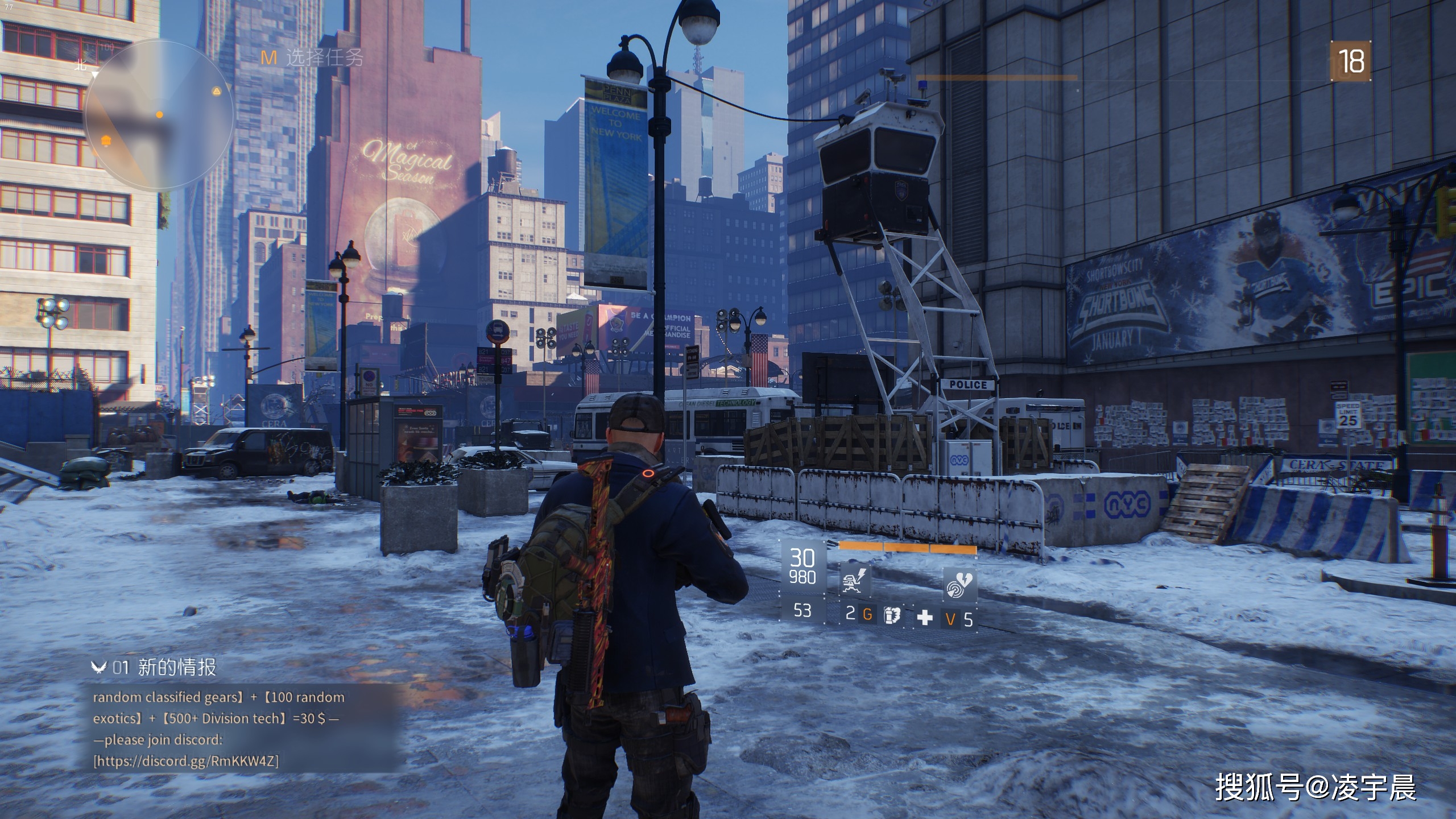Click the triangle marker on the minimap

click(x=216, y=91)
